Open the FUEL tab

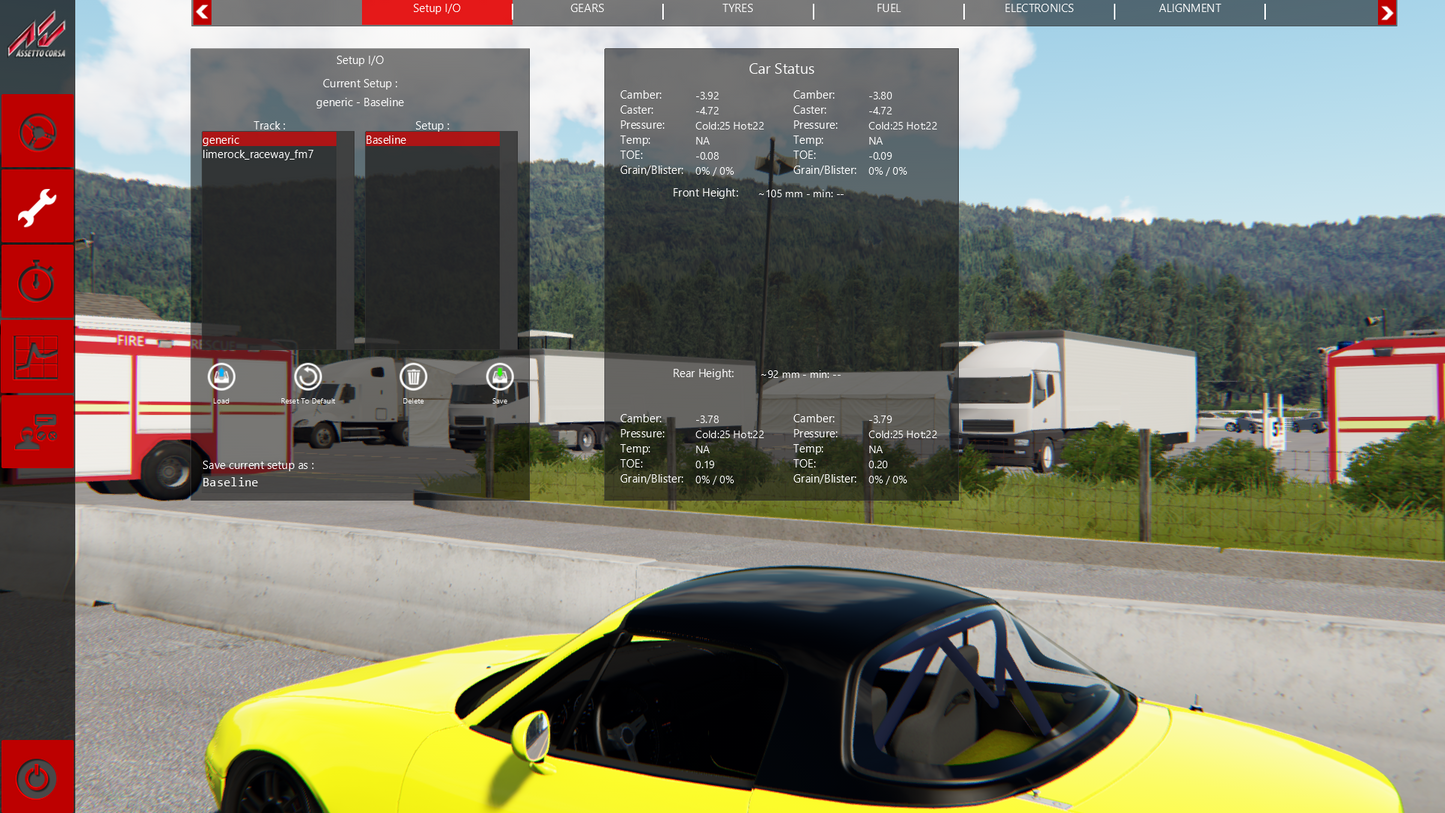click(888, 9)
